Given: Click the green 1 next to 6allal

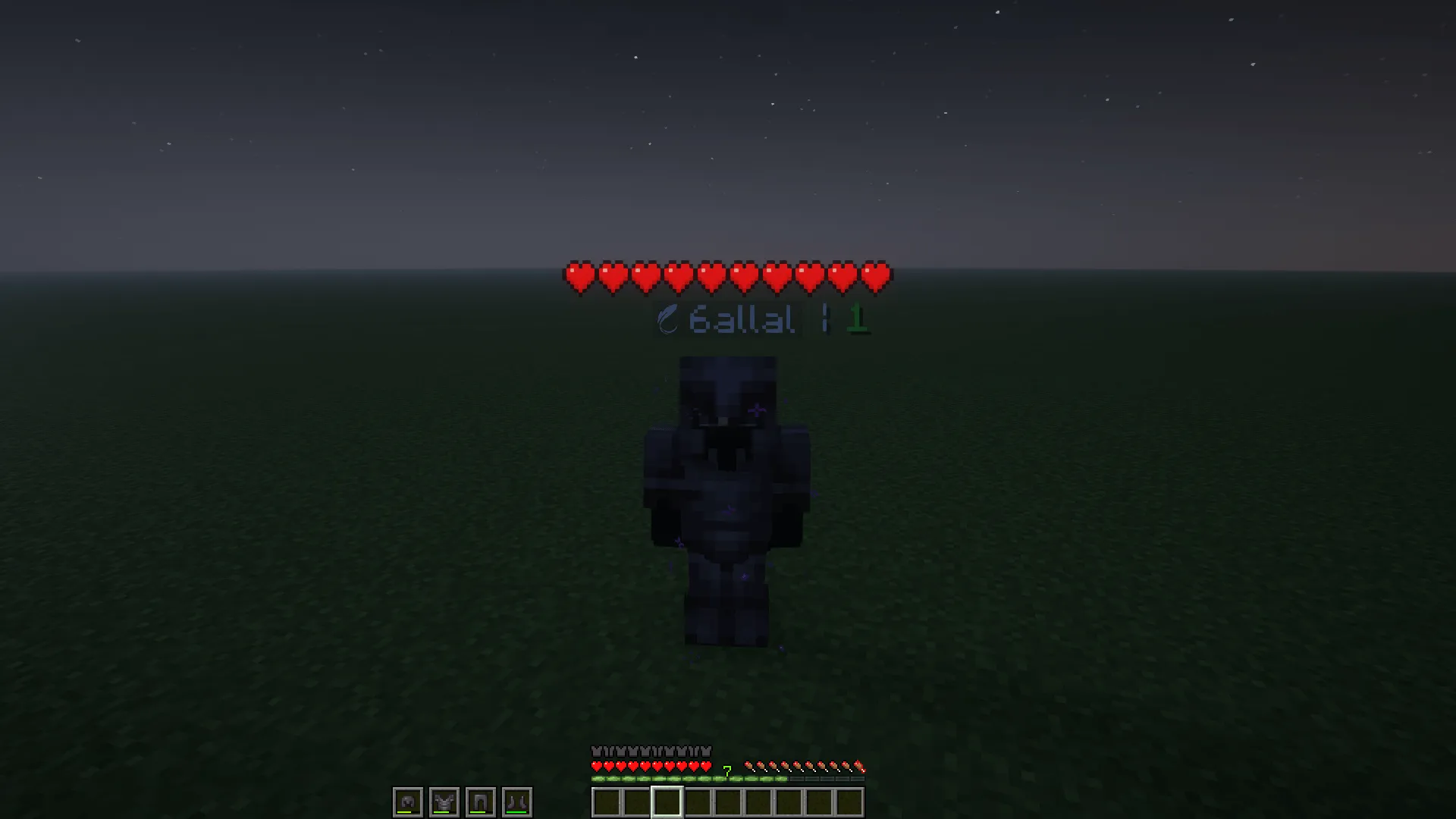Looking at the screenshot, I should click(858, 319).
